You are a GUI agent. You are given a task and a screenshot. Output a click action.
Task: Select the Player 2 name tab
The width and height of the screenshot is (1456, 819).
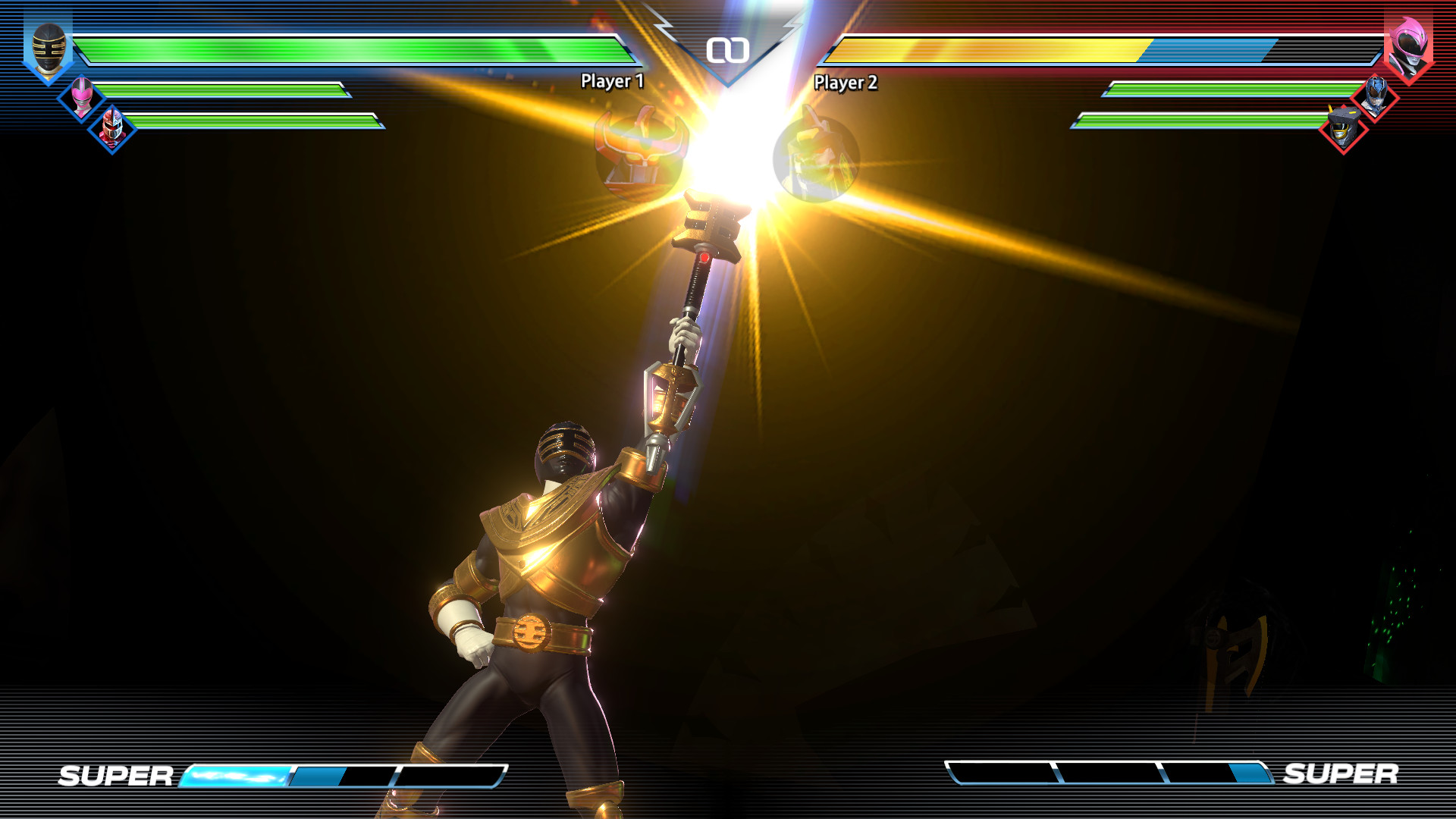(847, 81)
